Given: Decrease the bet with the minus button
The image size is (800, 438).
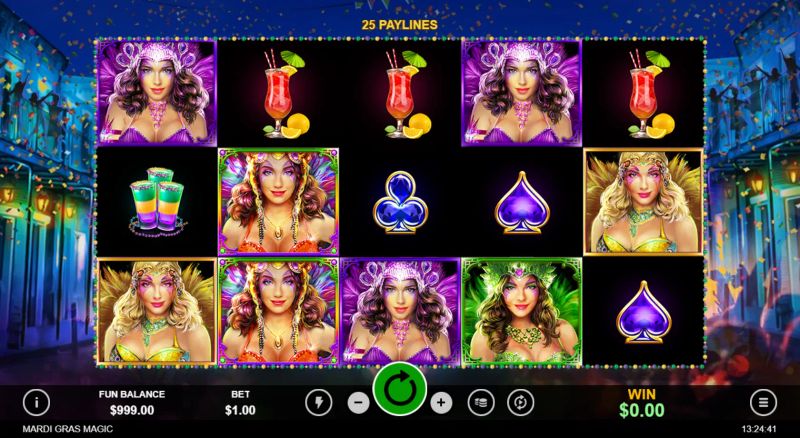Looking at the screenshot, I should coord(358,402).
